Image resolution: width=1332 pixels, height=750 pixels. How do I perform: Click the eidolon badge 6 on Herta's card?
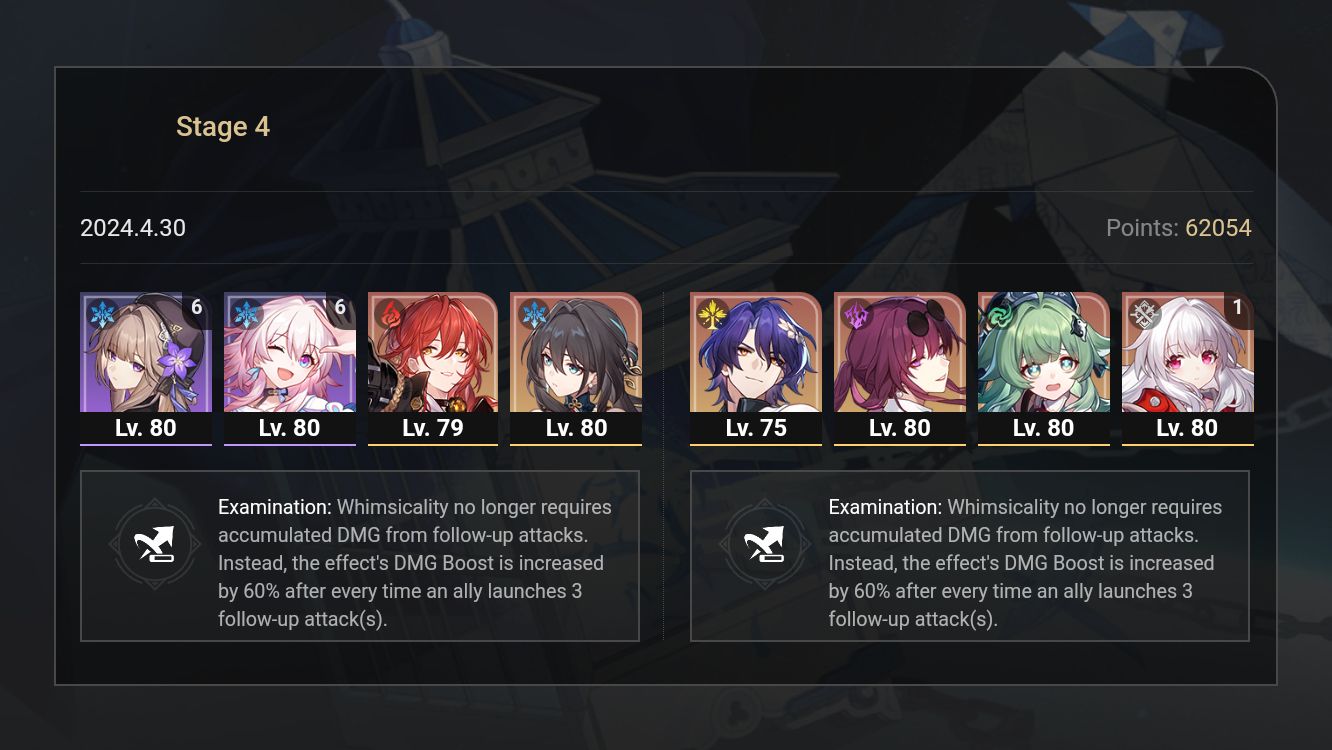(x=196, y=308)
